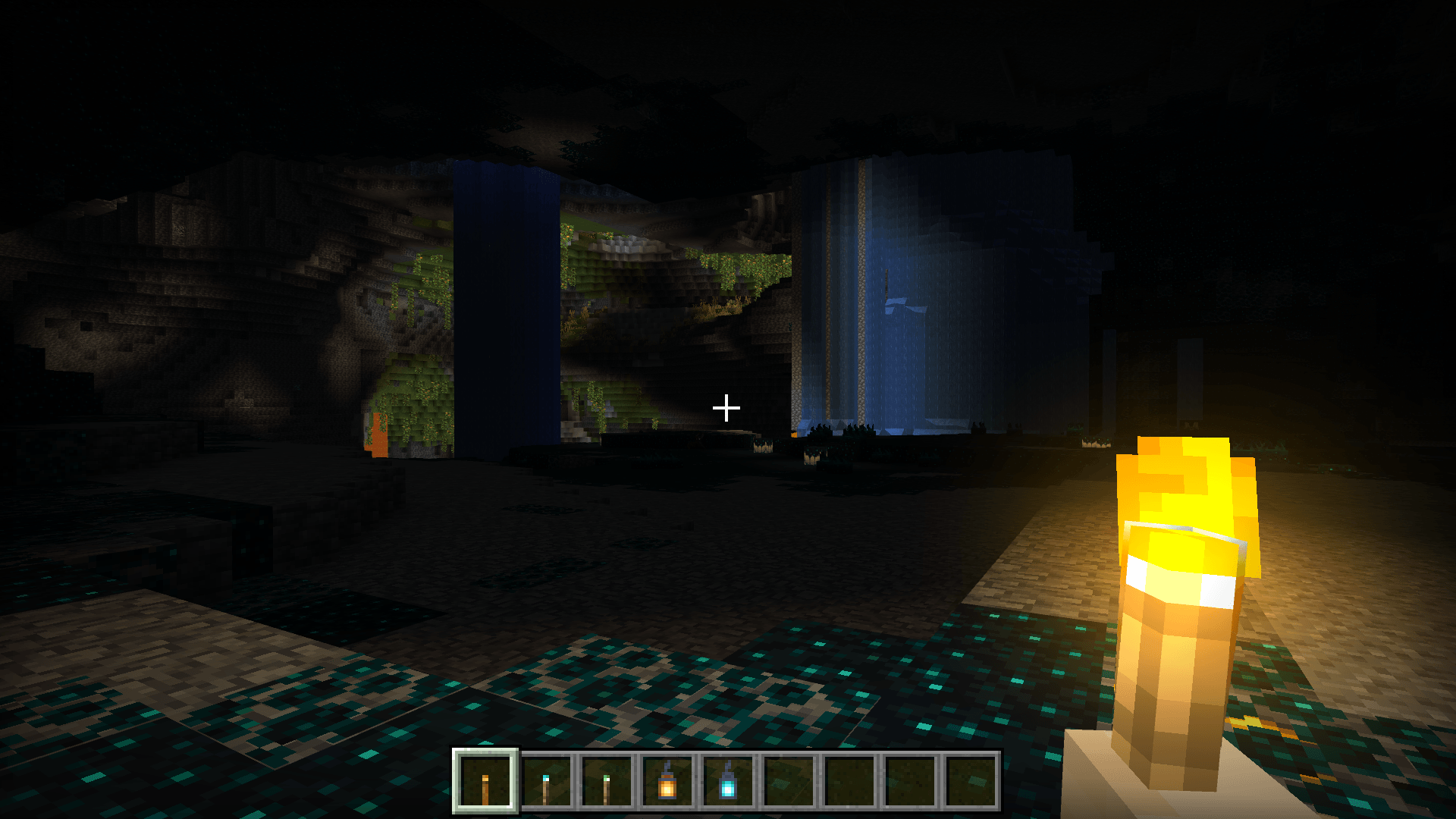Click the crosshair at screen center
Screen dimensions: 1456x819
pos(727,408)
